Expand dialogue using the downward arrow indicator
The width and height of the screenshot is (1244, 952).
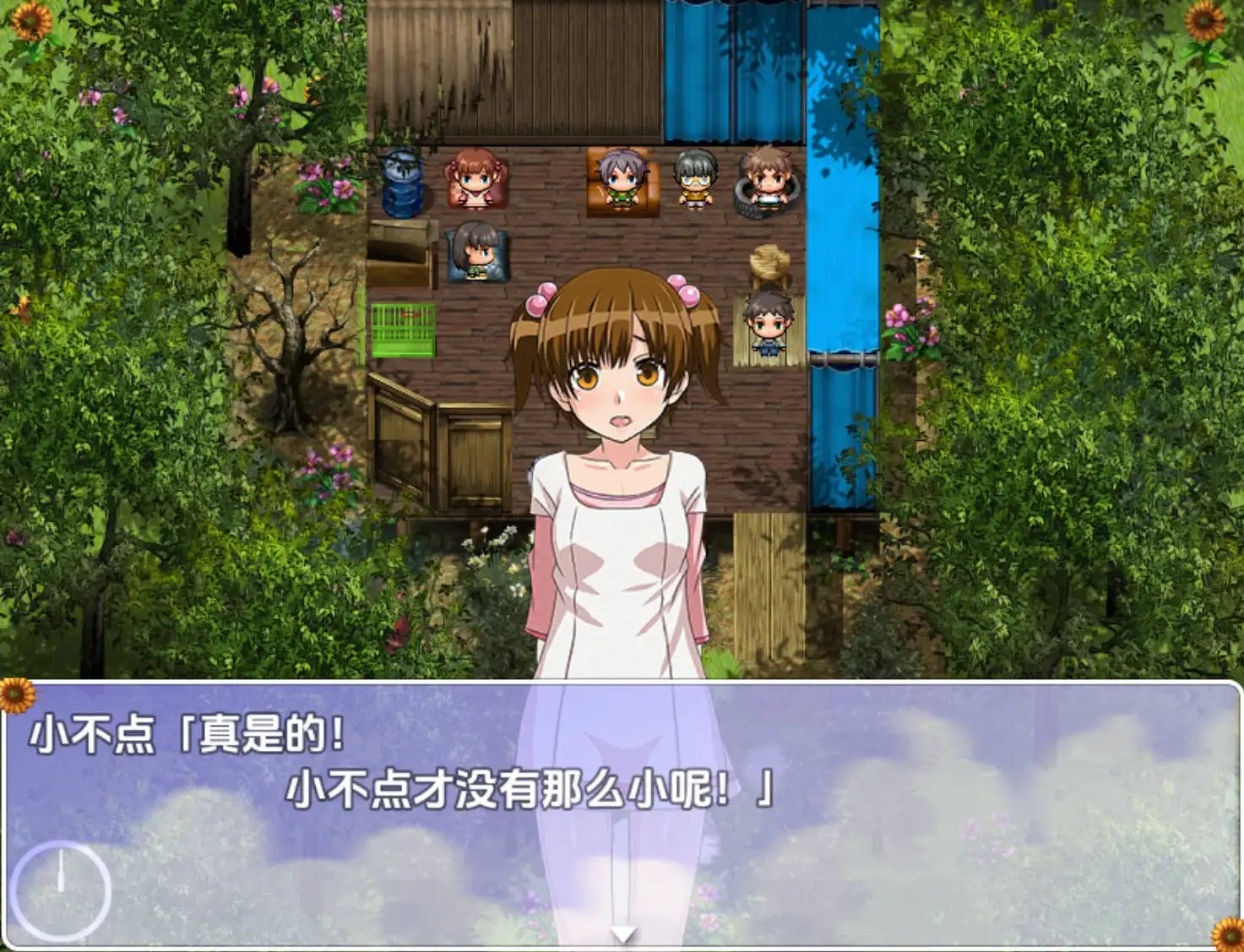pyautogui.click(x=625, y=933)
